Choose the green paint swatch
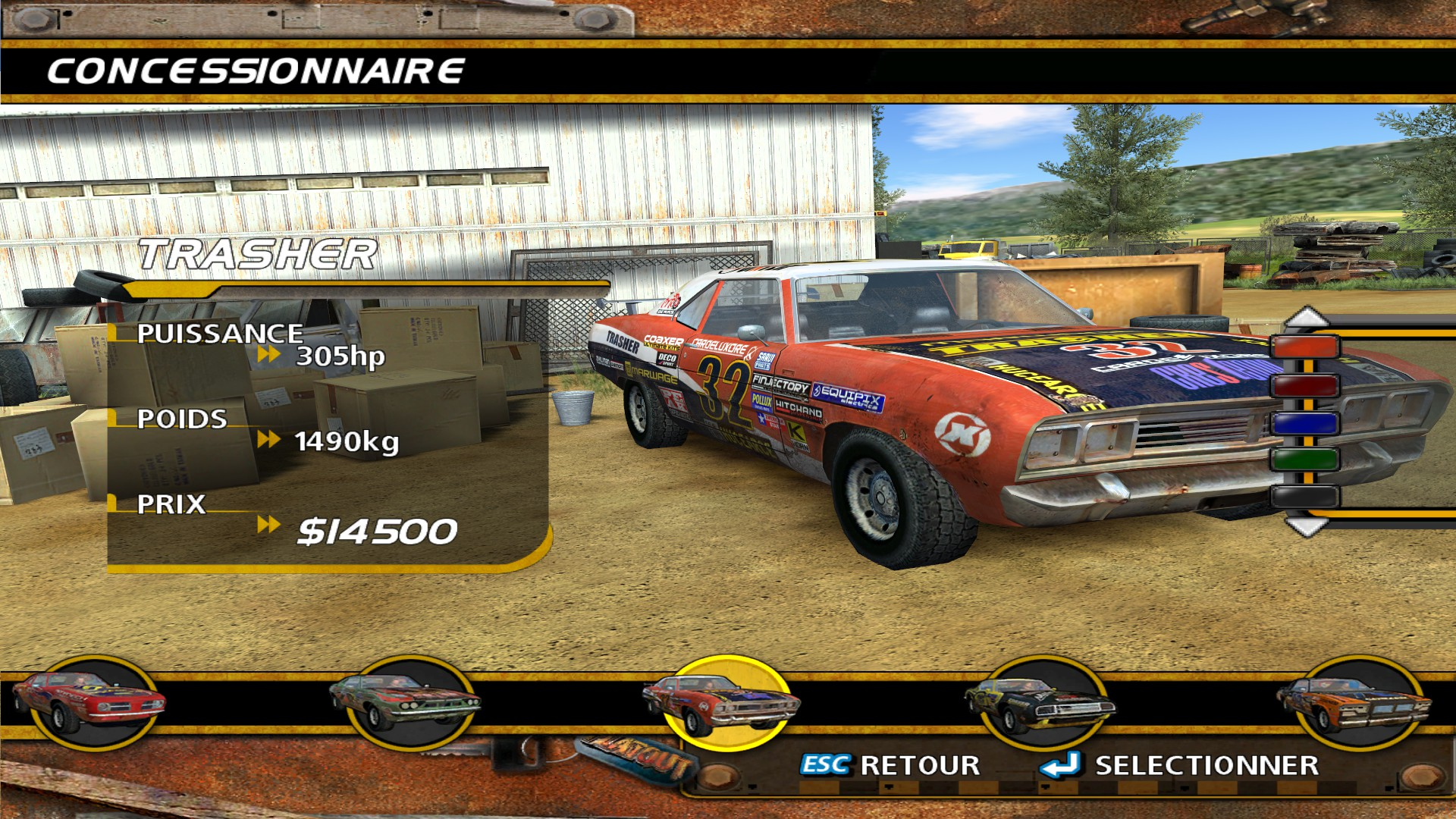The height and width of the screenshot is (819, 1456). pyautogui.click(x=1305, y=460)
